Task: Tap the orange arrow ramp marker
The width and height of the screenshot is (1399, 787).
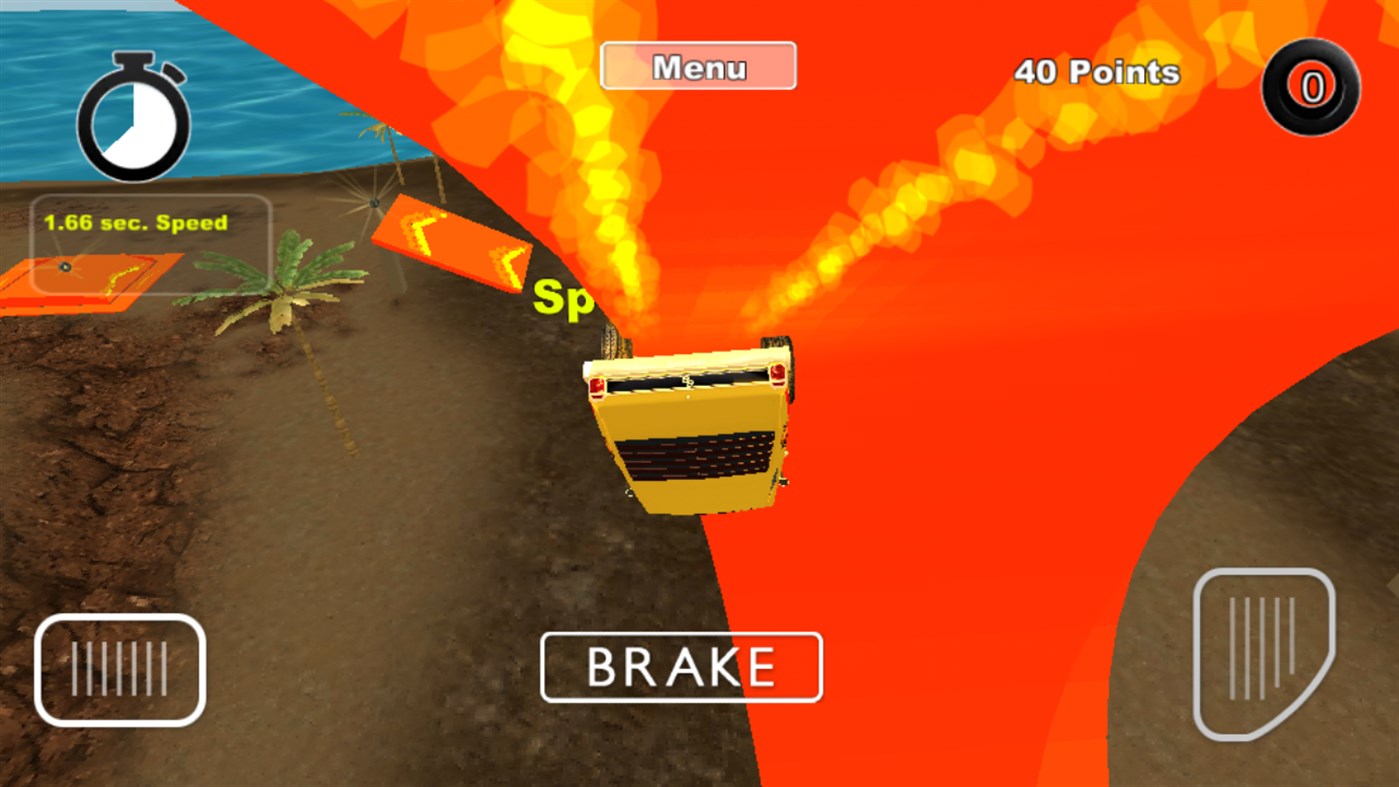Action: (455, 243)
